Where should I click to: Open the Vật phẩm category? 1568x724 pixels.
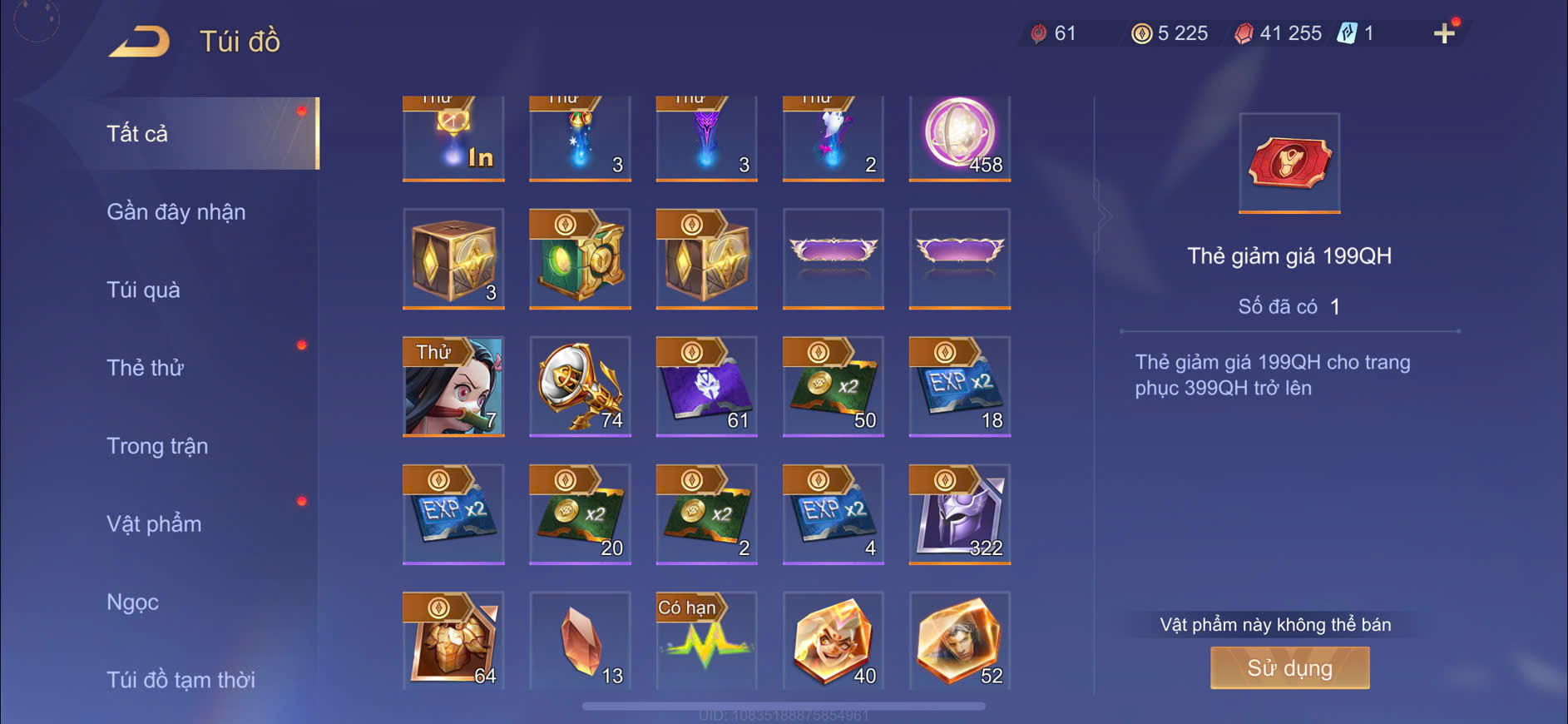pos(154,524)
